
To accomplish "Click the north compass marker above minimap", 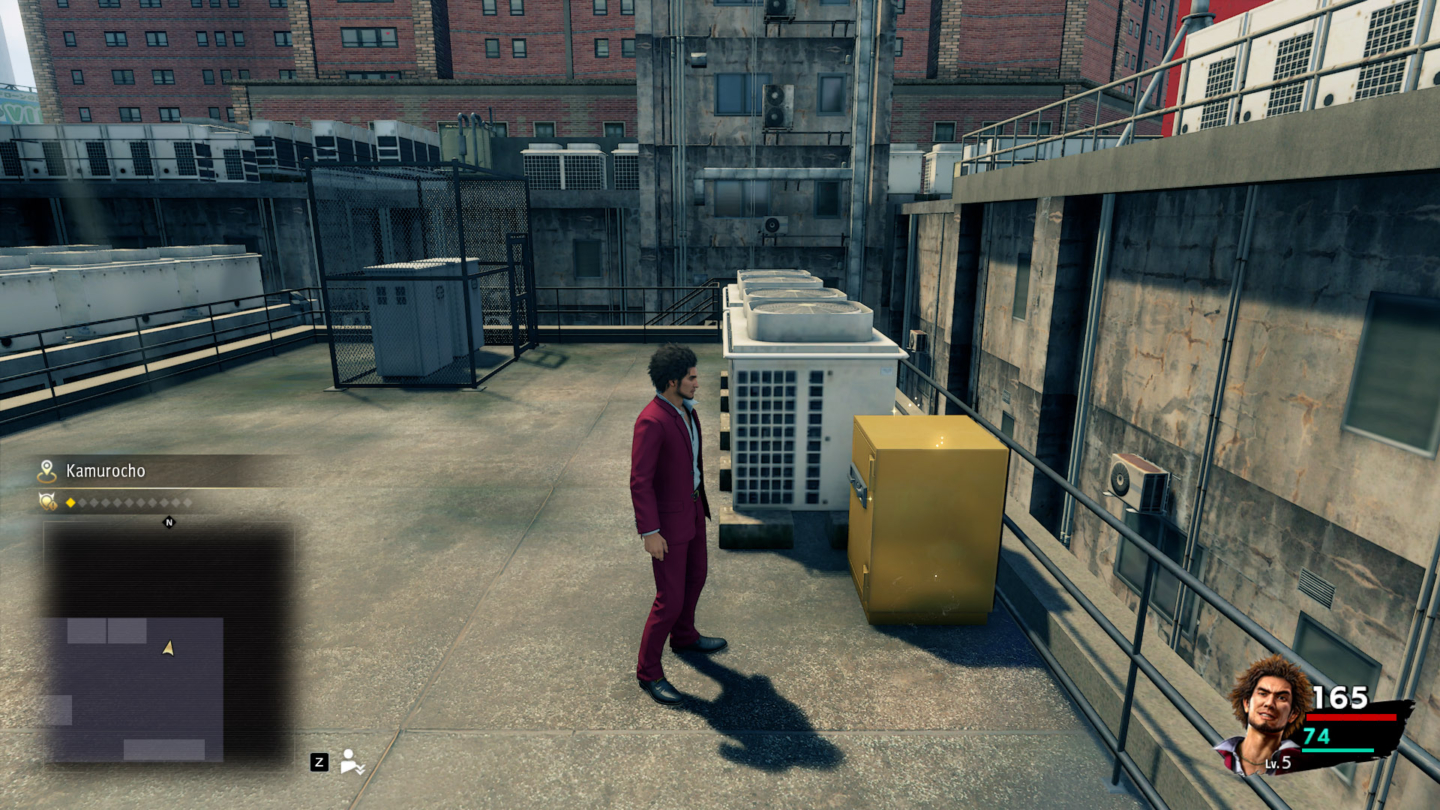I will [168, 521].
